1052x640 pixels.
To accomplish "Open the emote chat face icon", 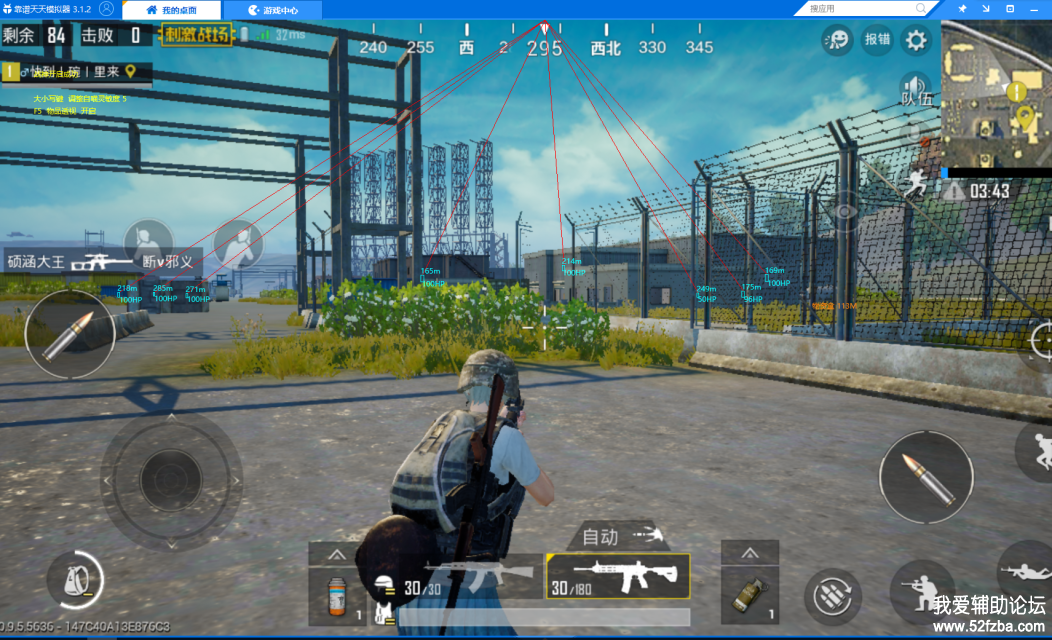I will tap(837, 40).
